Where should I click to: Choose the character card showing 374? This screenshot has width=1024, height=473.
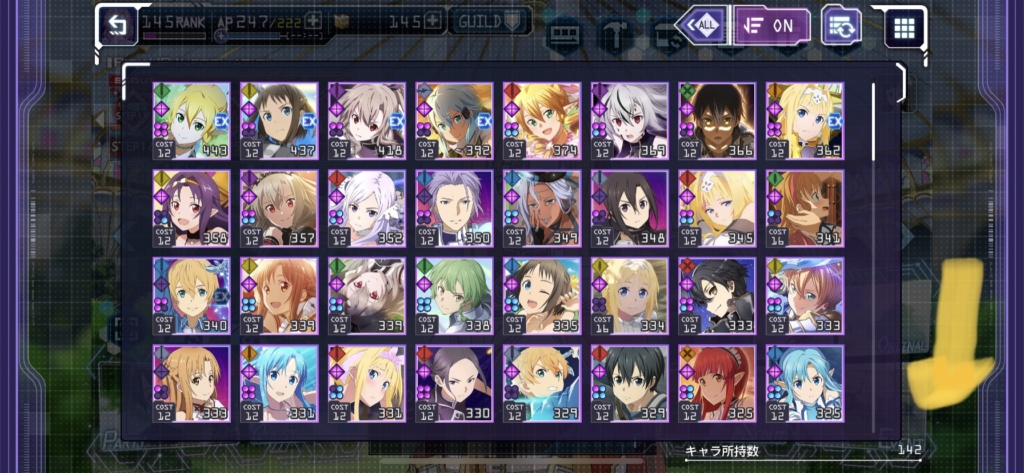pyautogui.click(x=542, y=121)
